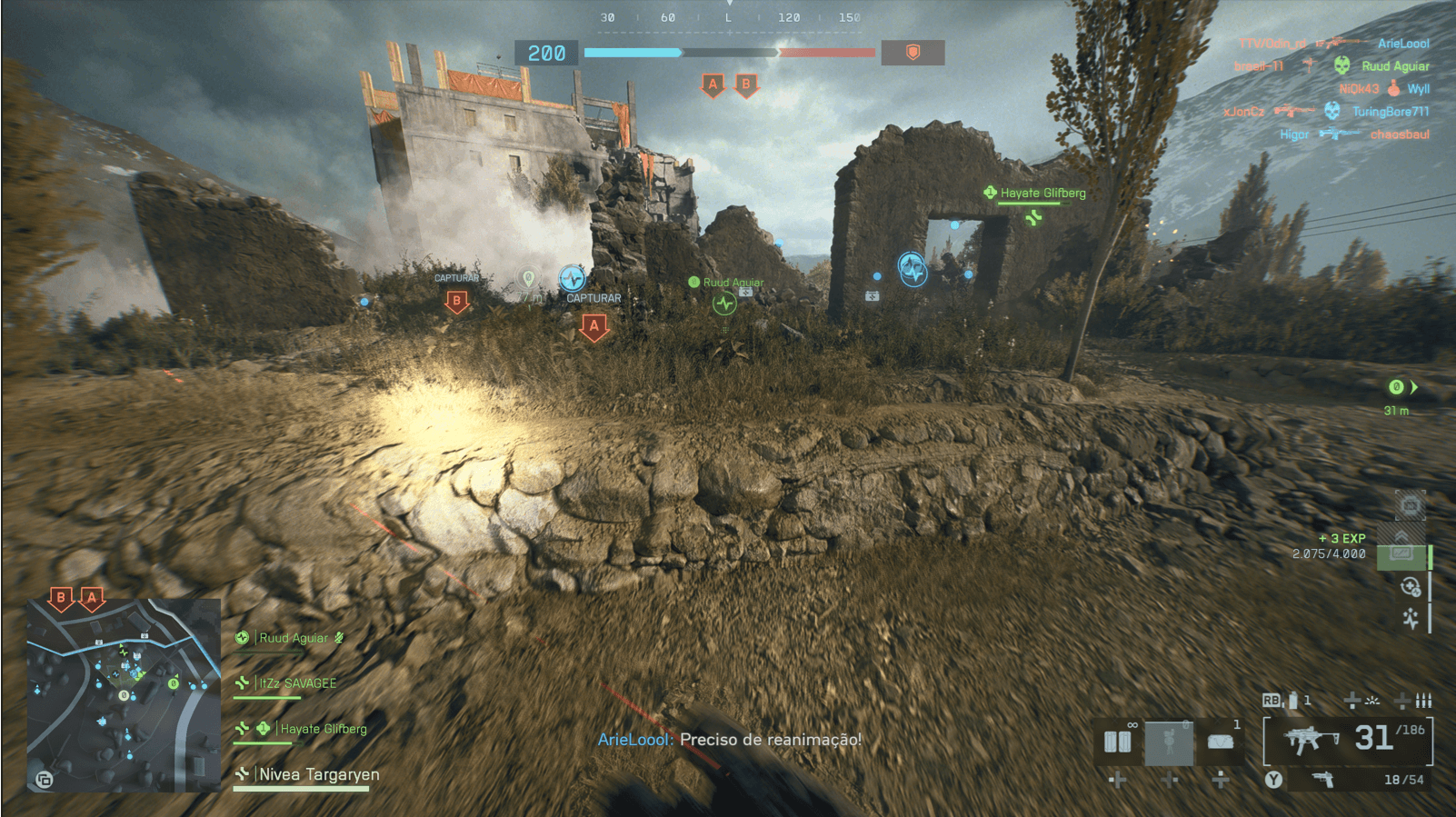Click the orange shield enemy team icon
This screenshot has width=1456, height=817.
912,53
